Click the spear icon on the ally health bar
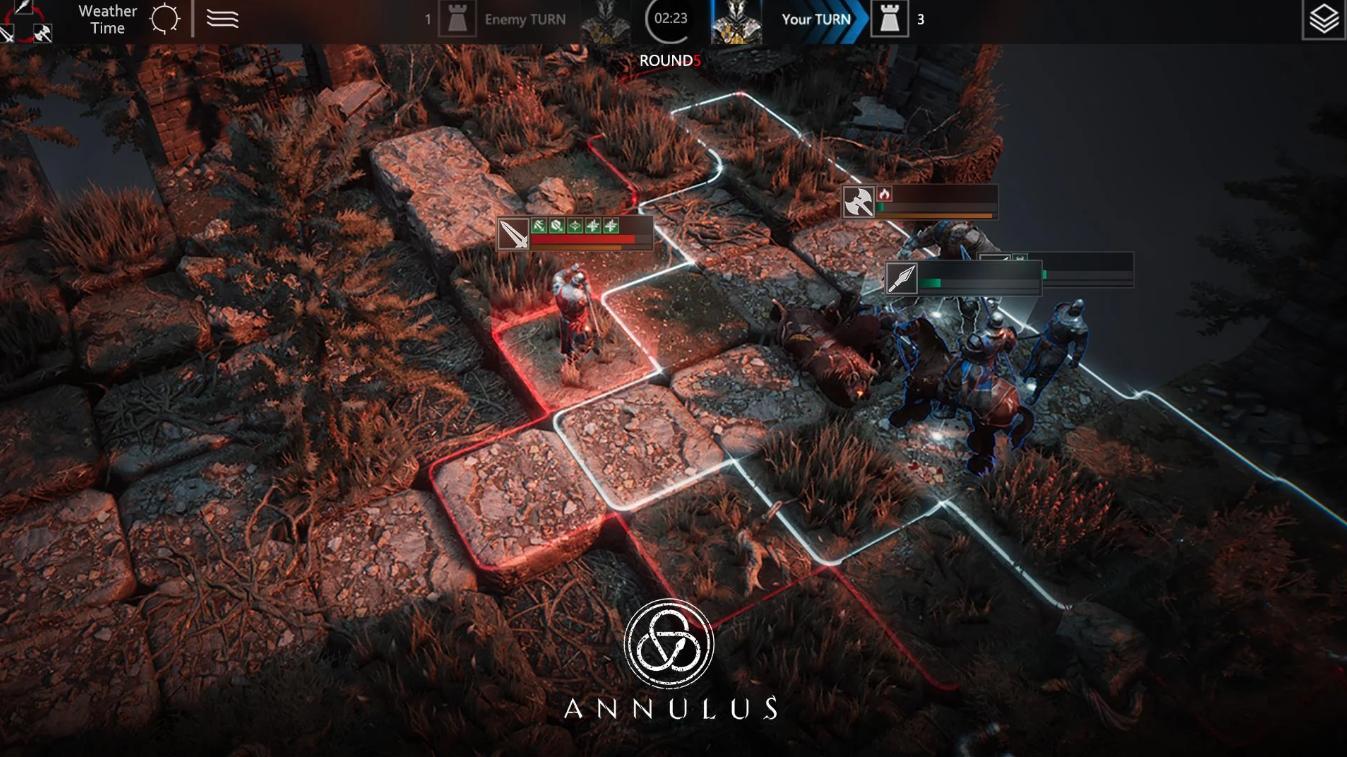The width and height of the screenshot is (1347, 757). point(902,278)
